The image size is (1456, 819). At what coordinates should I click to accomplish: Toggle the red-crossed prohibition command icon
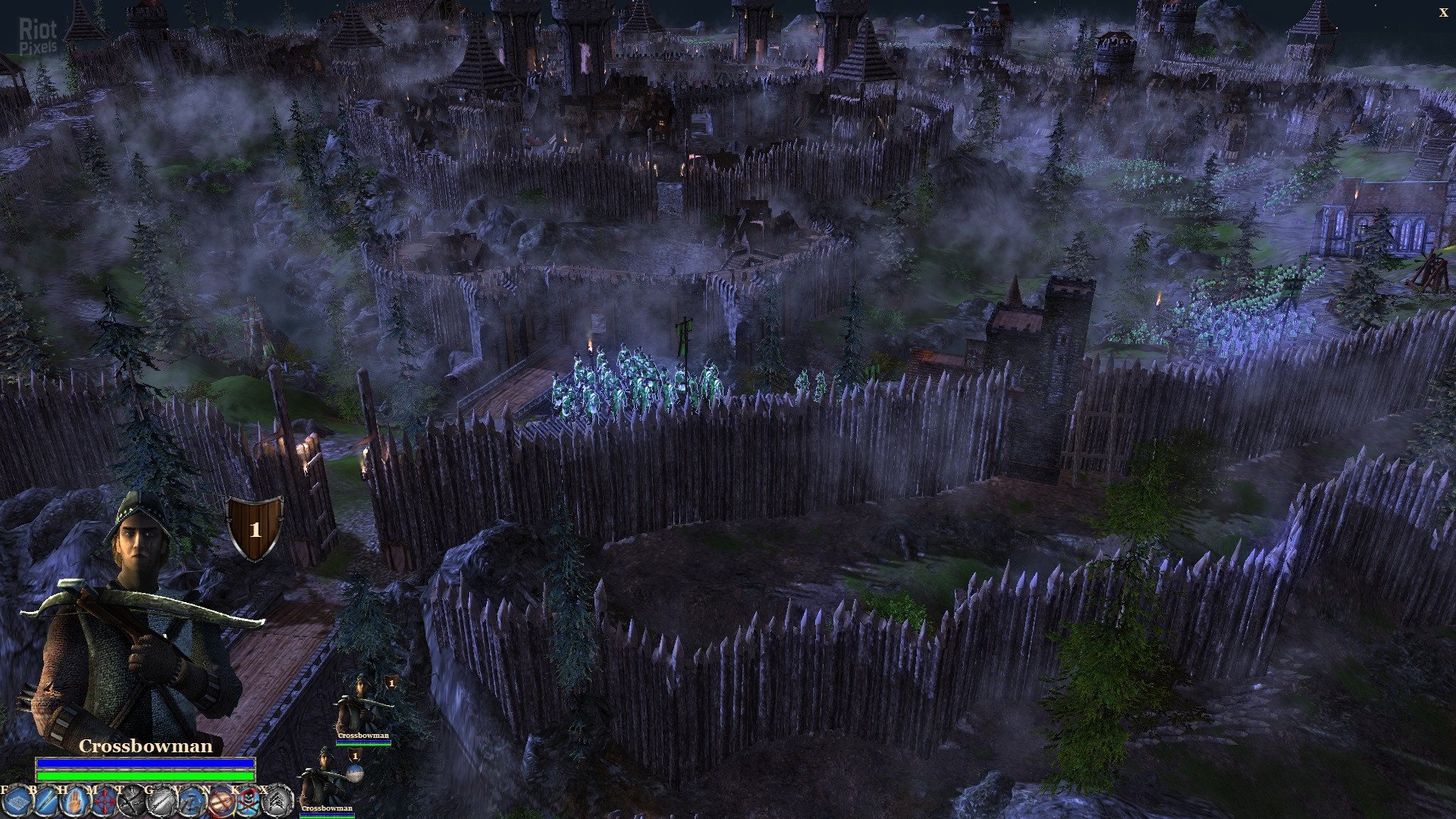coord(220,800)
